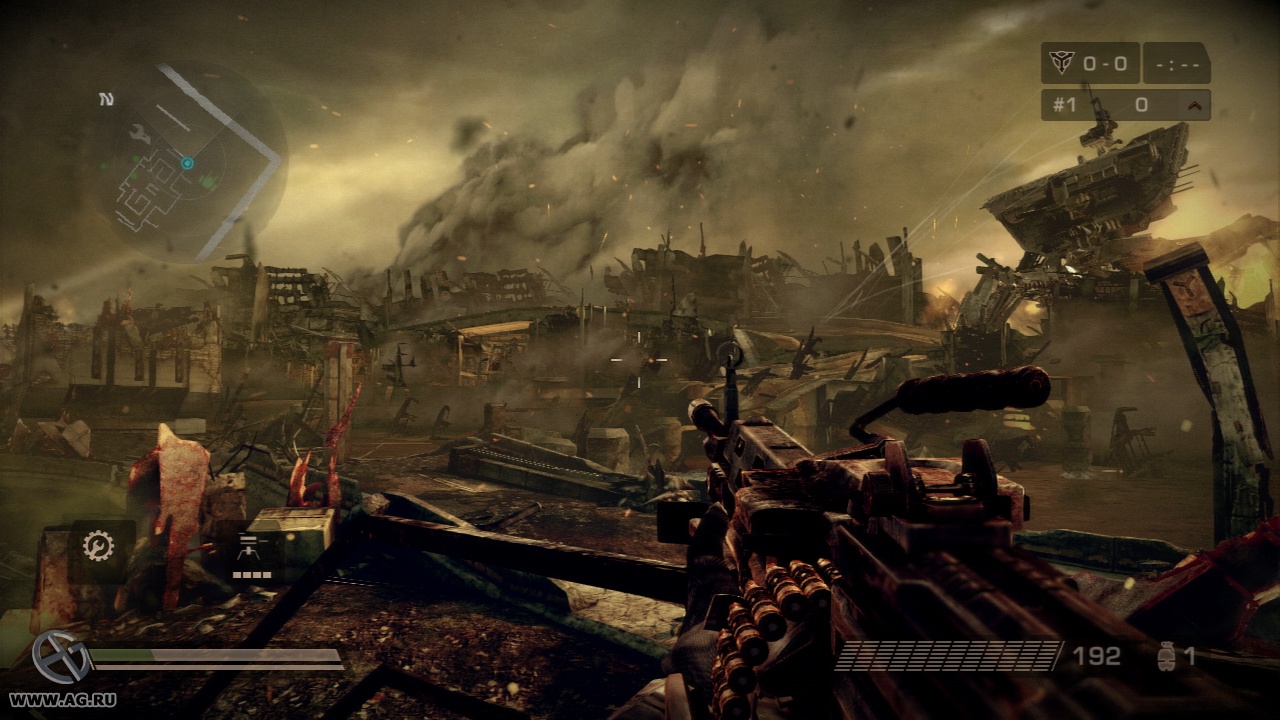This screenshot has width=1280, height=720.
Task: Select the deployable turret ability icon
Action: click(x=250, y=548)
